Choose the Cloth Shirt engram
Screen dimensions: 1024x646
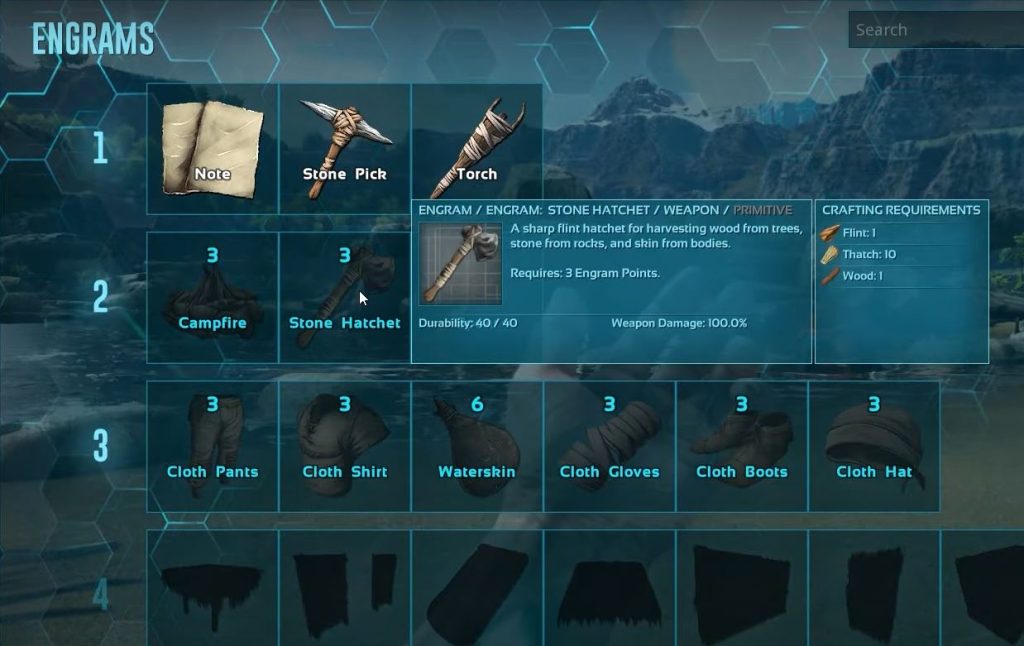[344, 446]
